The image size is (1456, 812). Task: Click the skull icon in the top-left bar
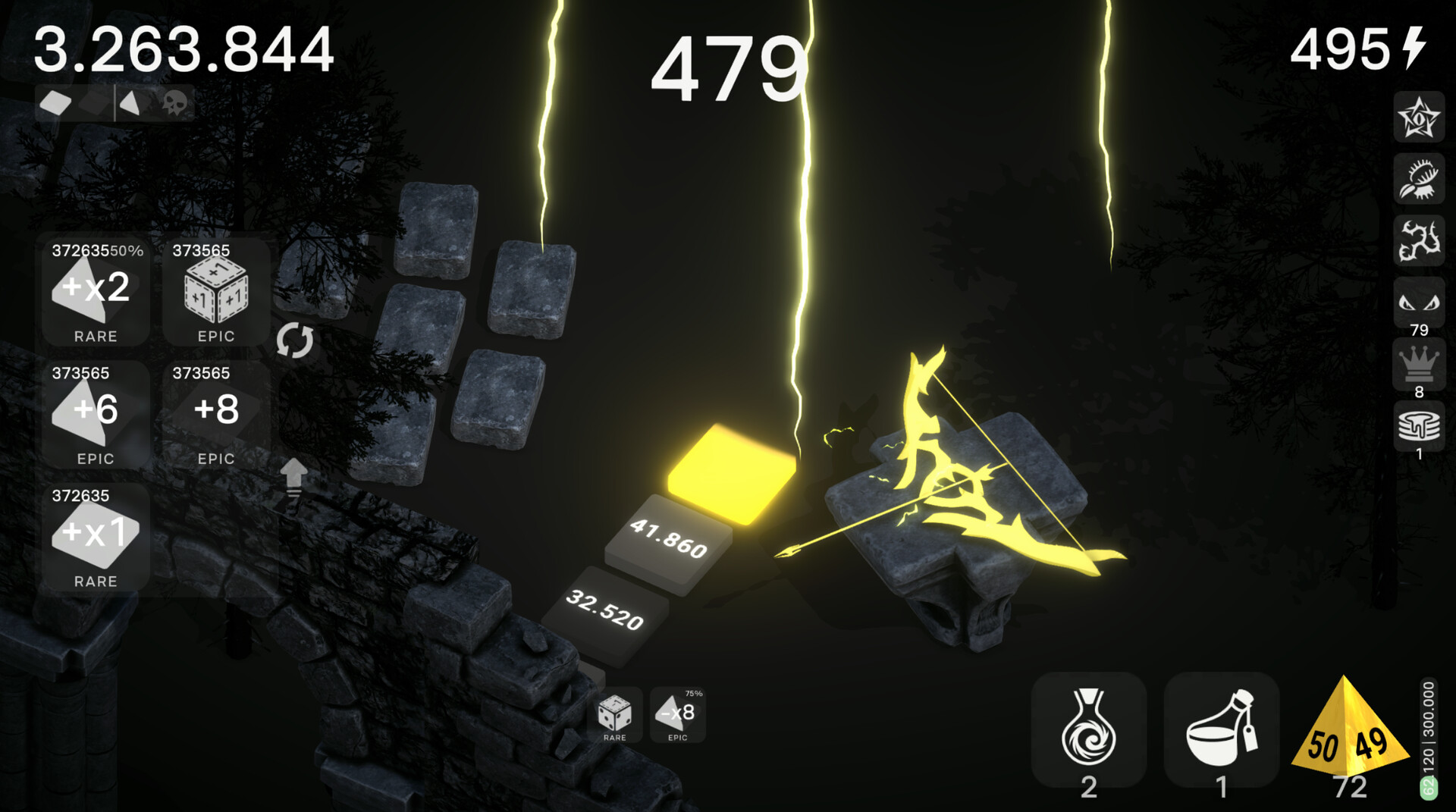coord(176,104)
